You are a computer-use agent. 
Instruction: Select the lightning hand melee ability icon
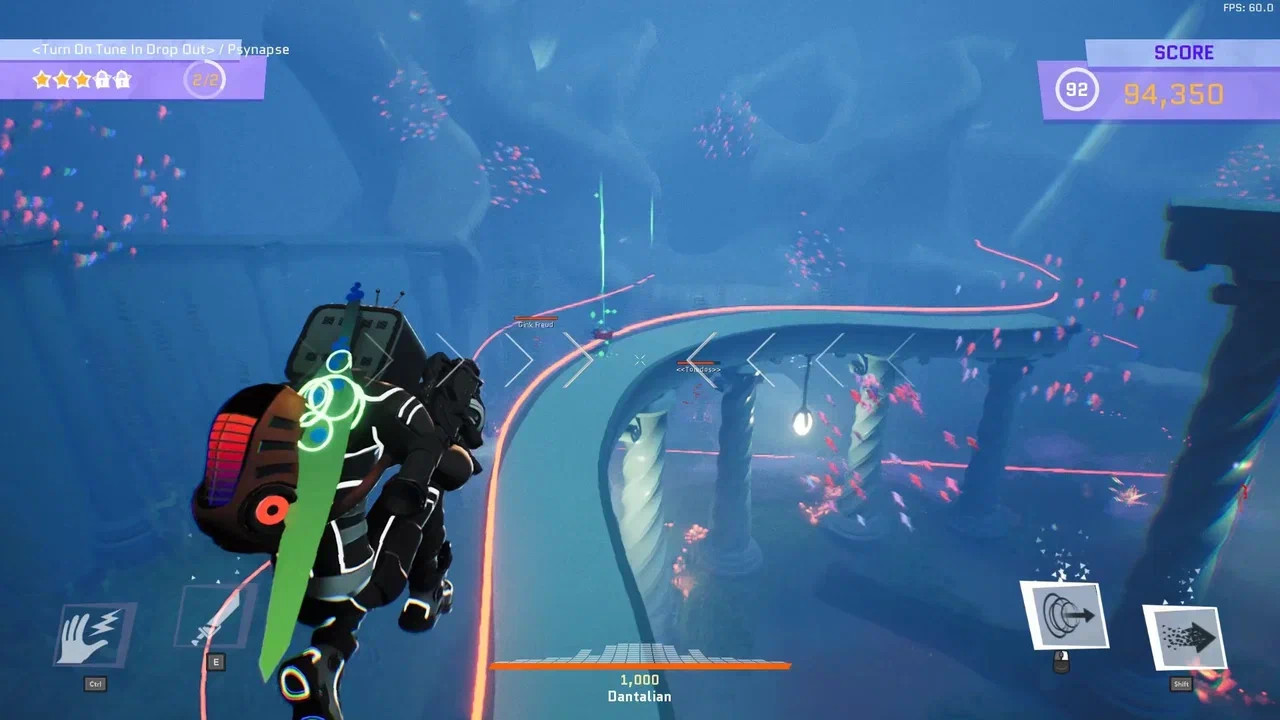(93, 634)
